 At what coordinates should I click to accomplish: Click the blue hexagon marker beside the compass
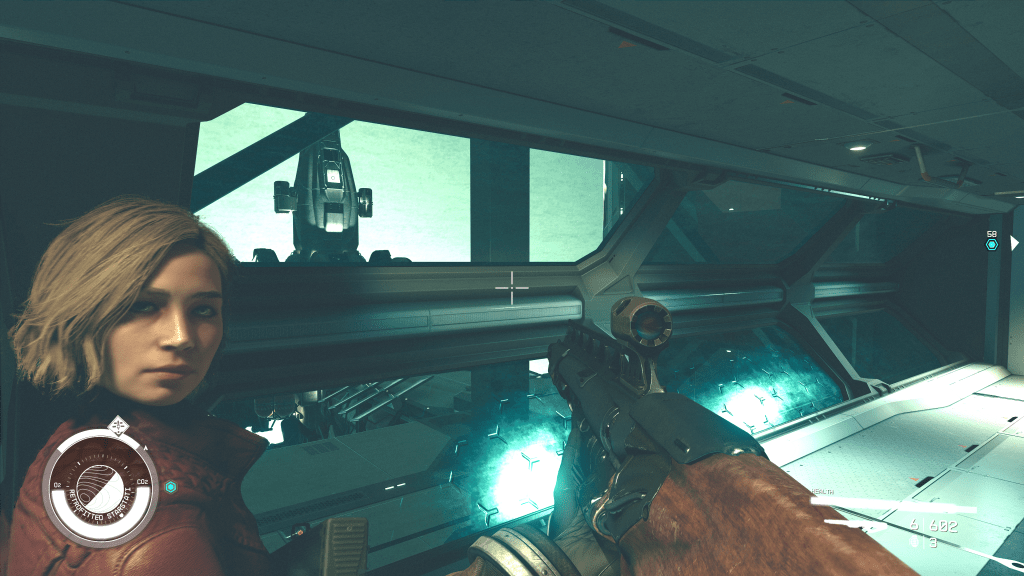coord(171,487)
